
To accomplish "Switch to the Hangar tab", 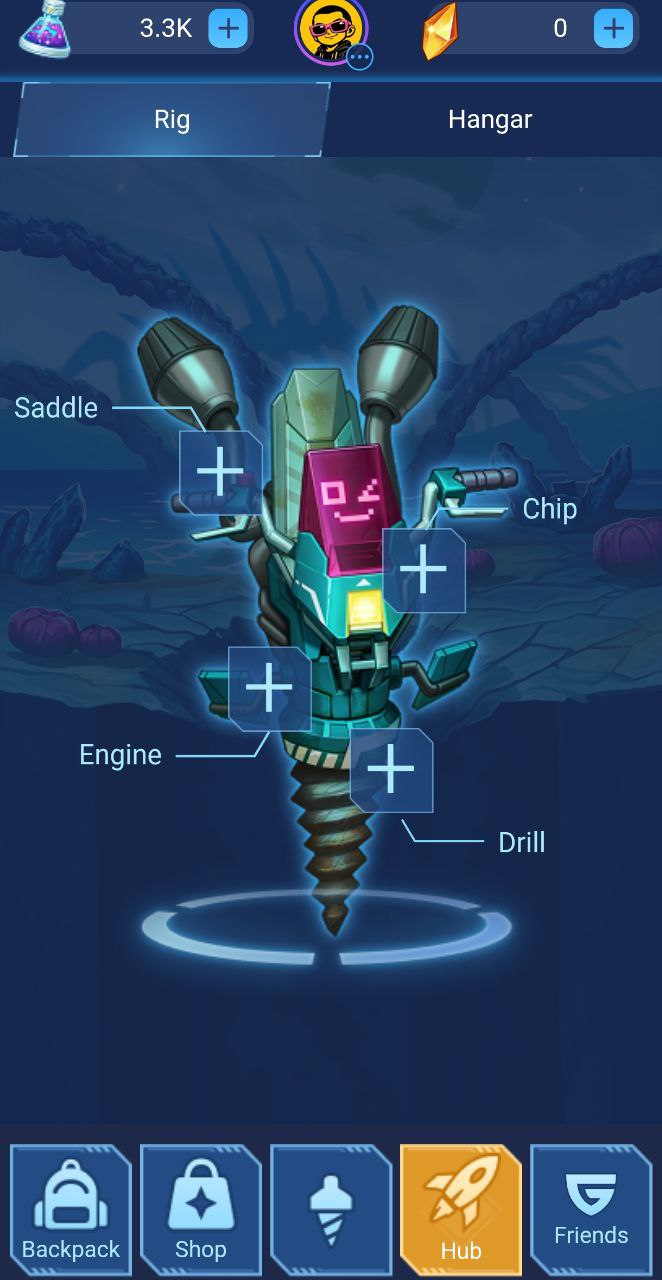I will point(490,120).
